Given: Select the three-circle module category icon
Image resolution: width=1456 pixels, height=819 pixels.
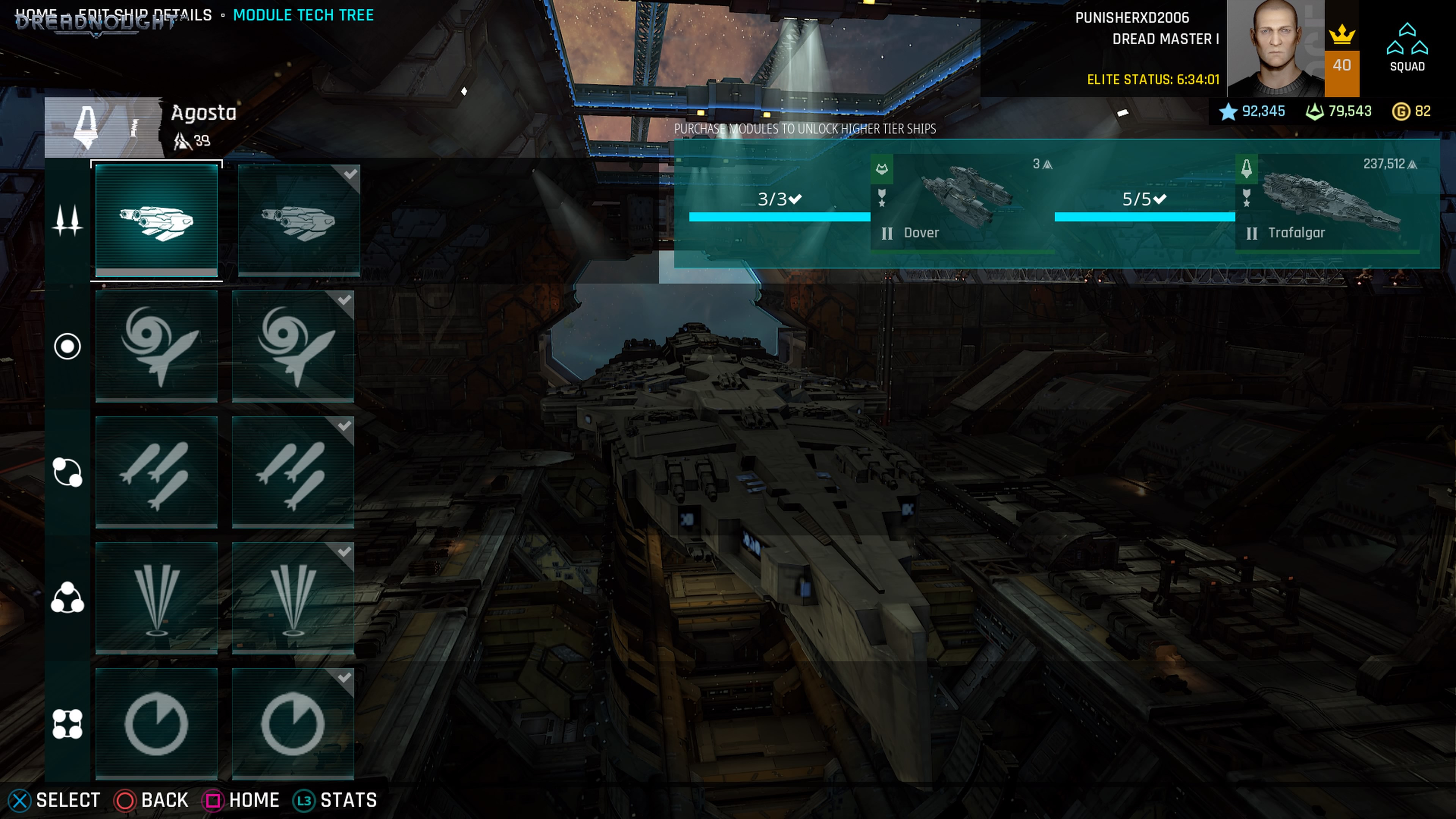Looking at the screenshot, I should (67, 598).
